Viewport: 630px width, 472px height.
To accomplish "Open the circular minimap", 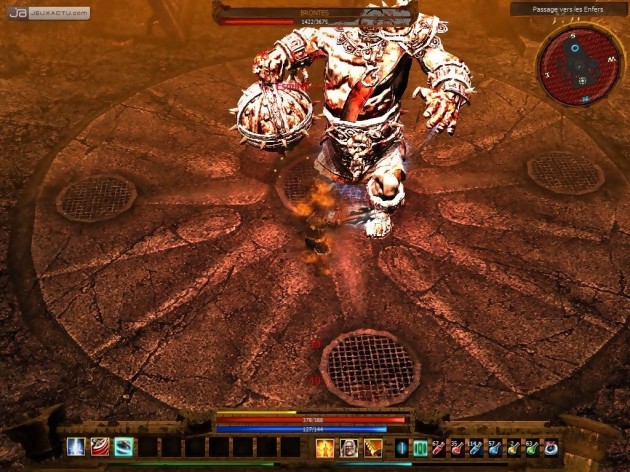I will 578,64.
